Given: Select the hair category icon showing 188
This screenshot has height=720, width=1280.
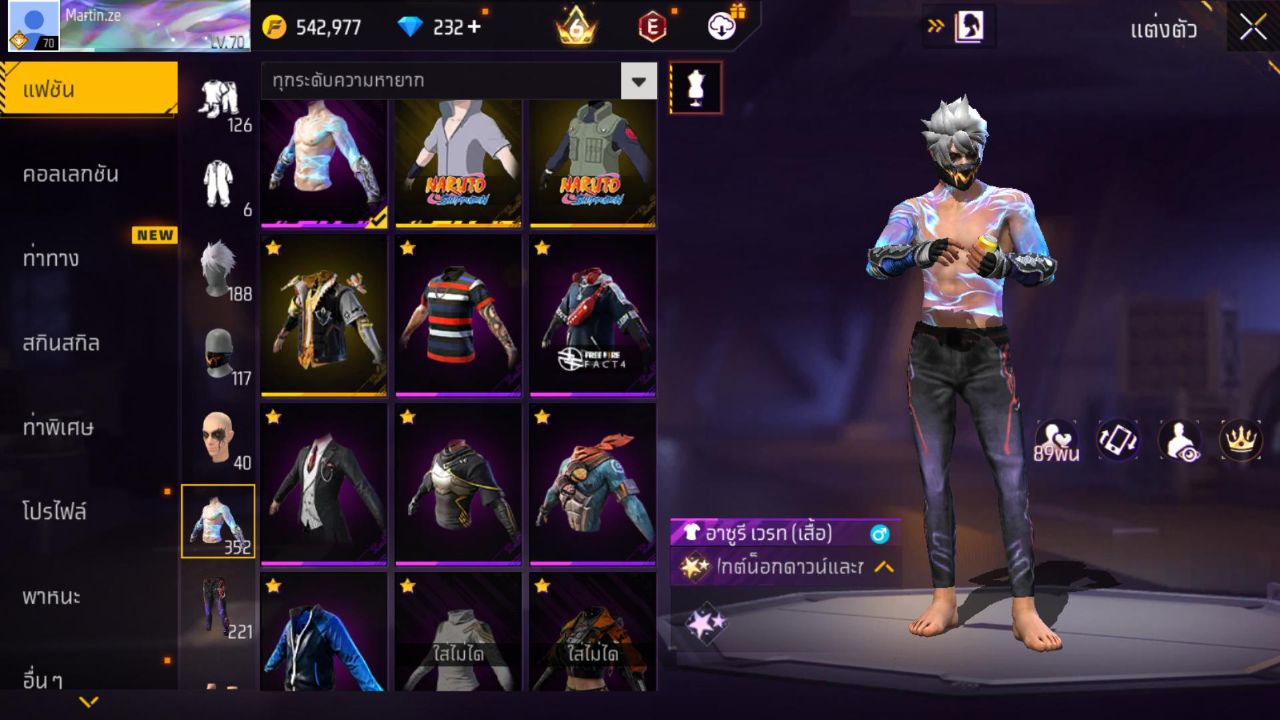Looking at the screenshot, I should (x=220, y=270).
